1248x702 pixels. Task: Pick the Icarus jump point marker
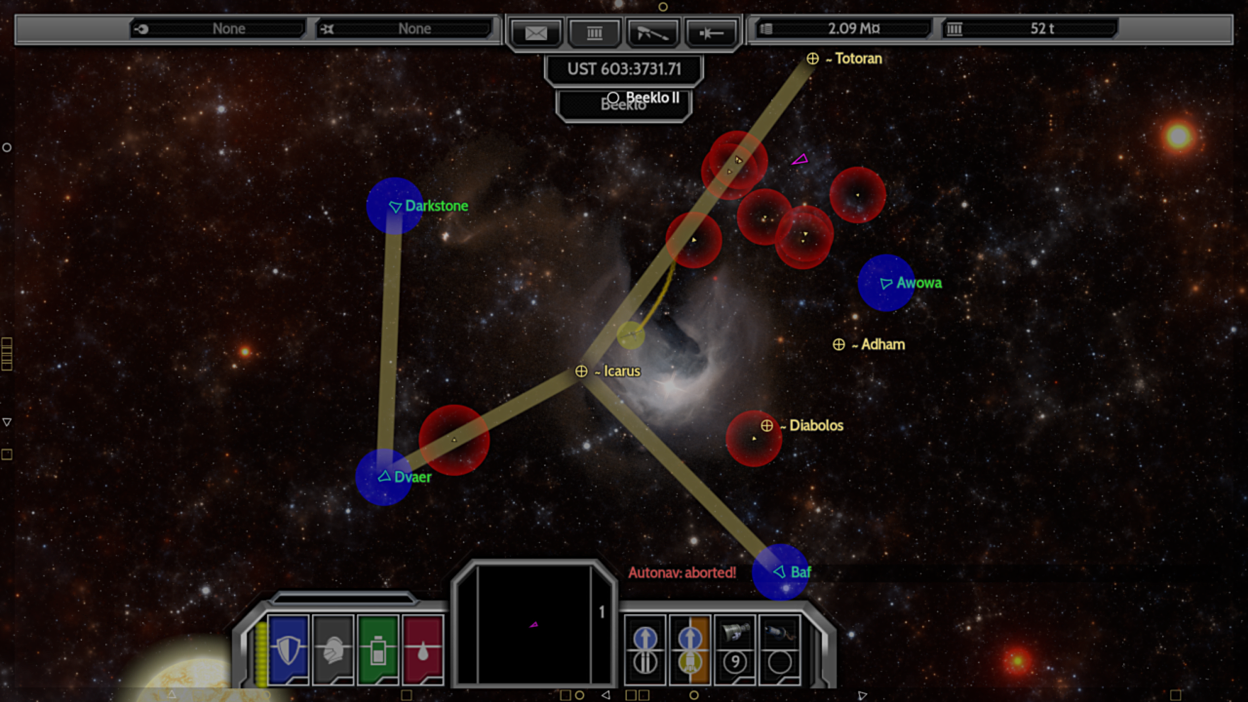tap(581, 371)
